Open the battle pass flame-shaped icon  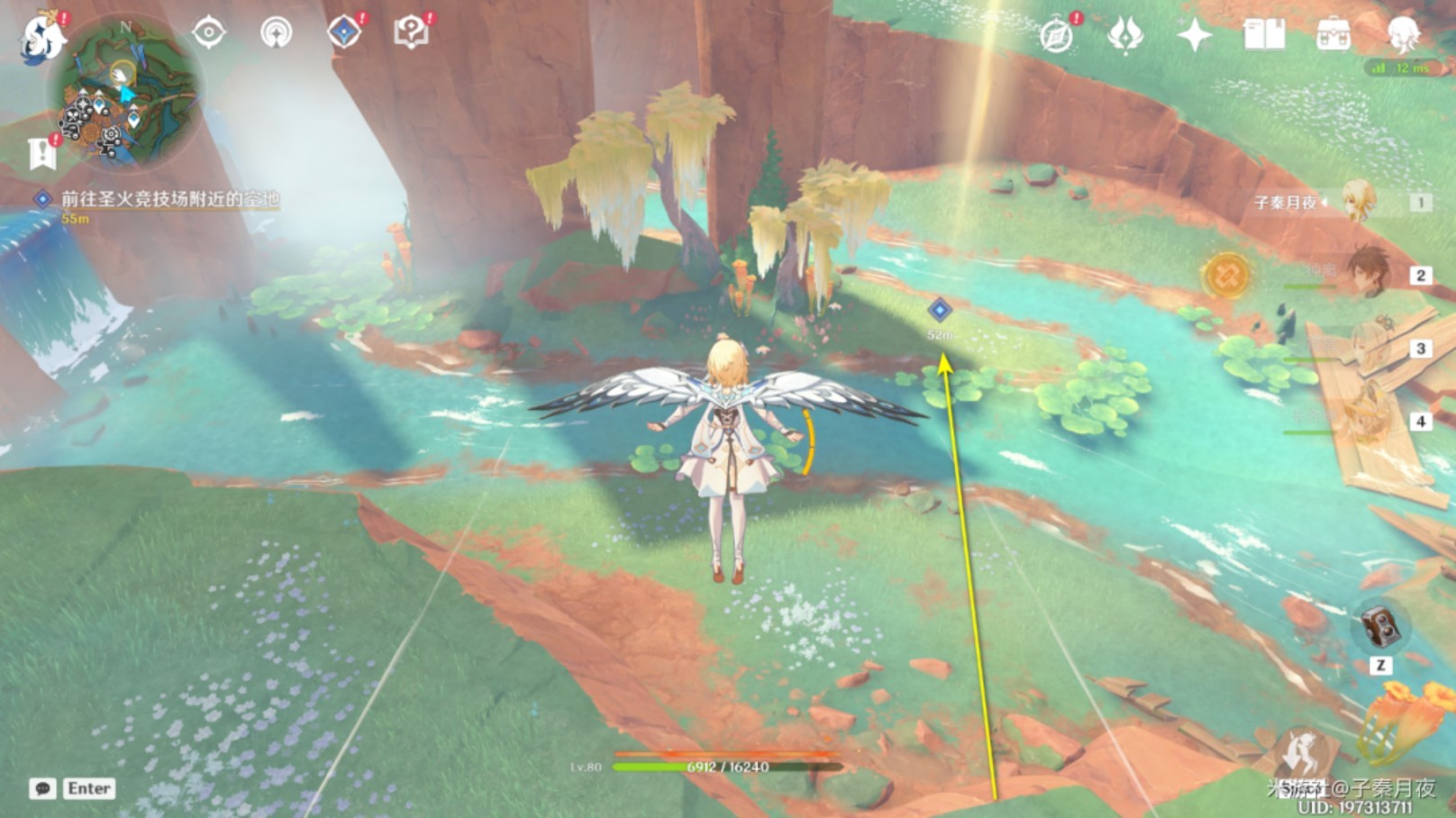[1125, 36]
